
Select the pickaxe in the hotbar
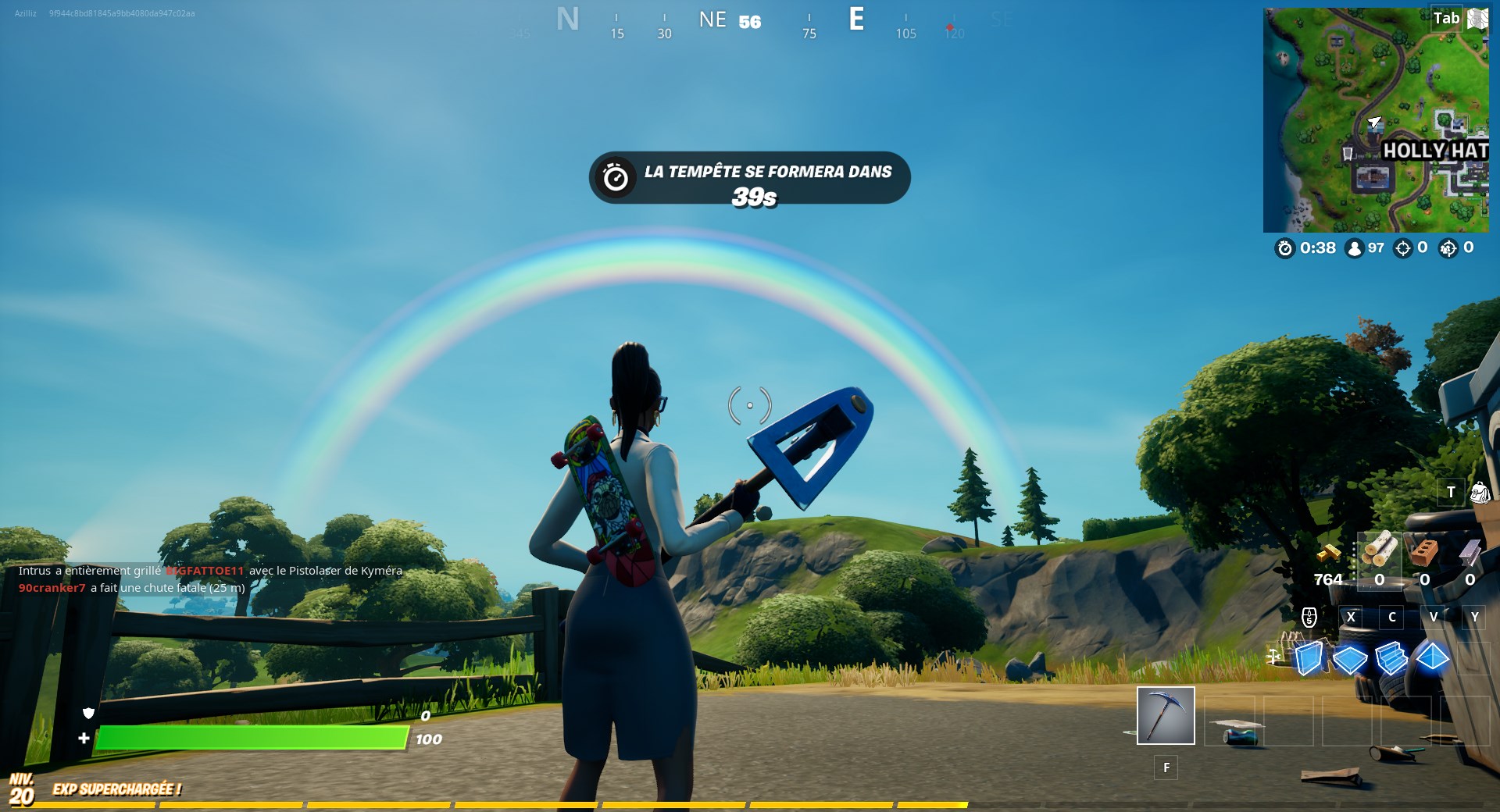pos(1167,716)
